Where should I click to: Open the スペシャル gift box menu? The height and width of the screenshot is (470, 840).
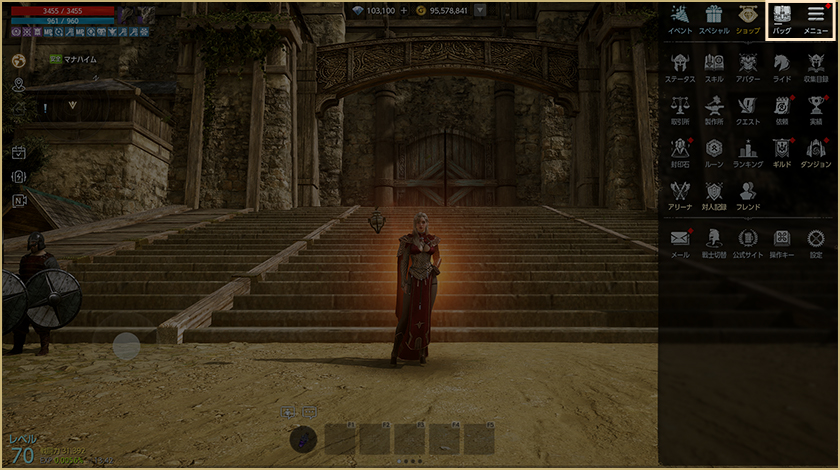(x=714, y=19)
